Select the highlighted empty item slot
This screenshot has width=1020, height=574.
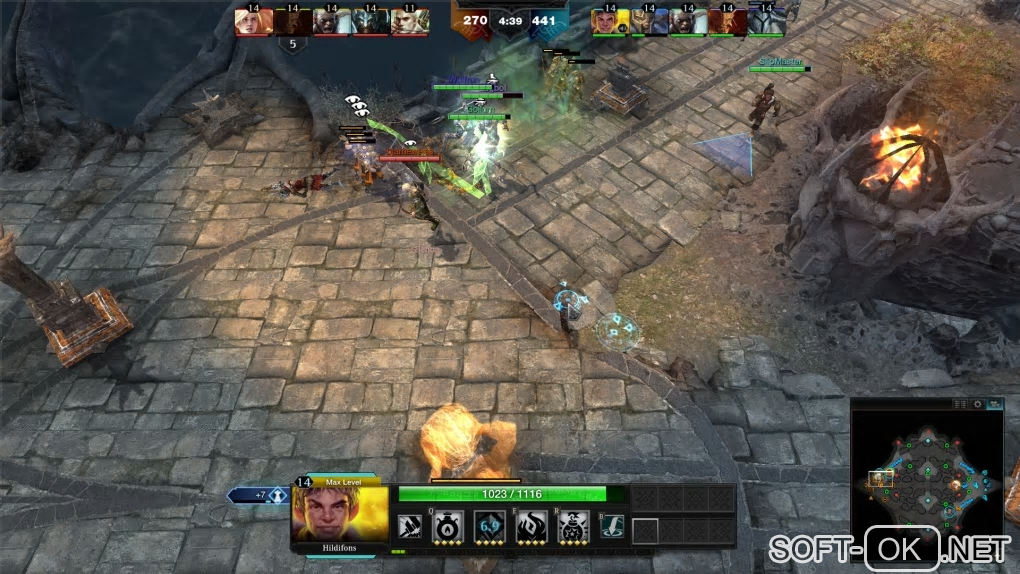645,530
